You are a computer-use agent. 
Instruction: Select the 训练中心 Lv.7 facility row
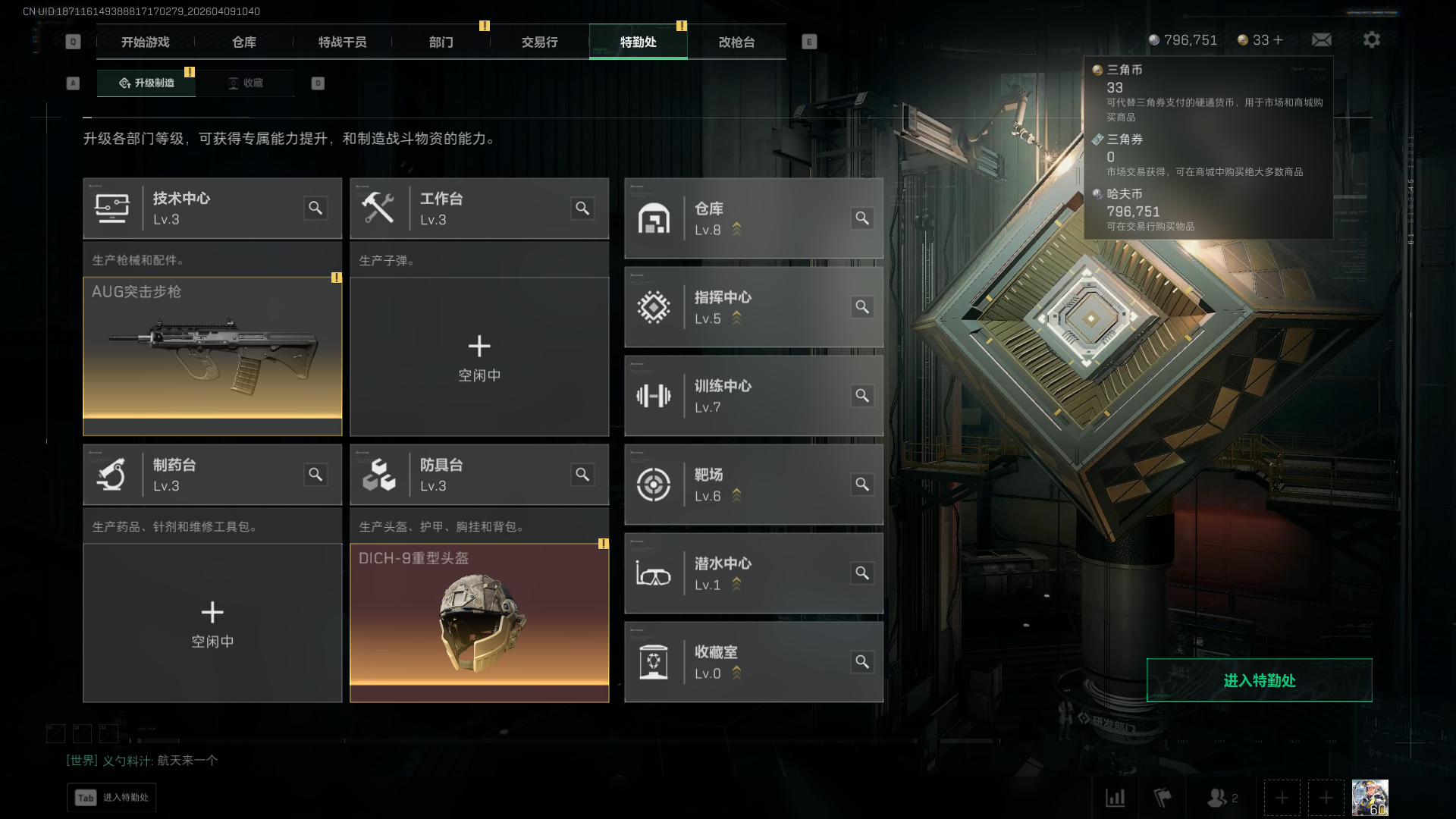[x=753, y=396]
